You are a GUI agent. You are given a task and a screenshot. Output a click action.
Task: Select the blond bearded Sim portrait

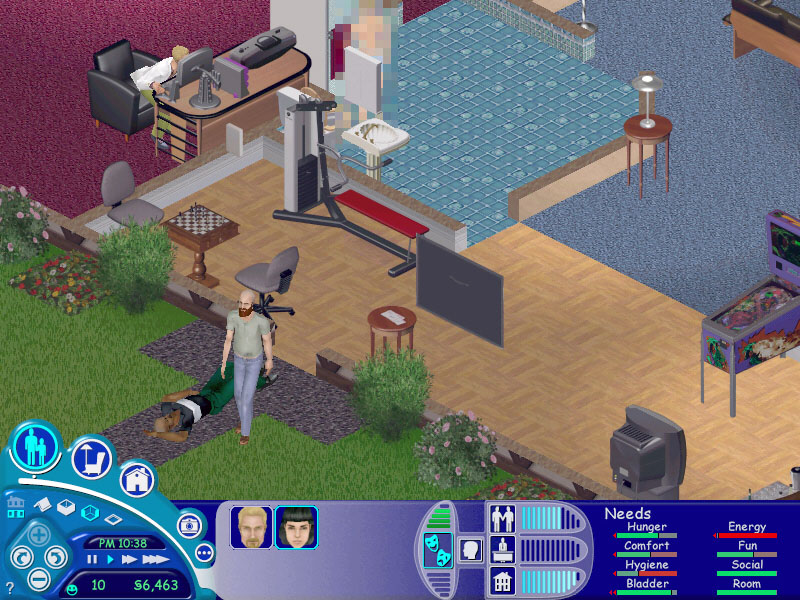251,527
